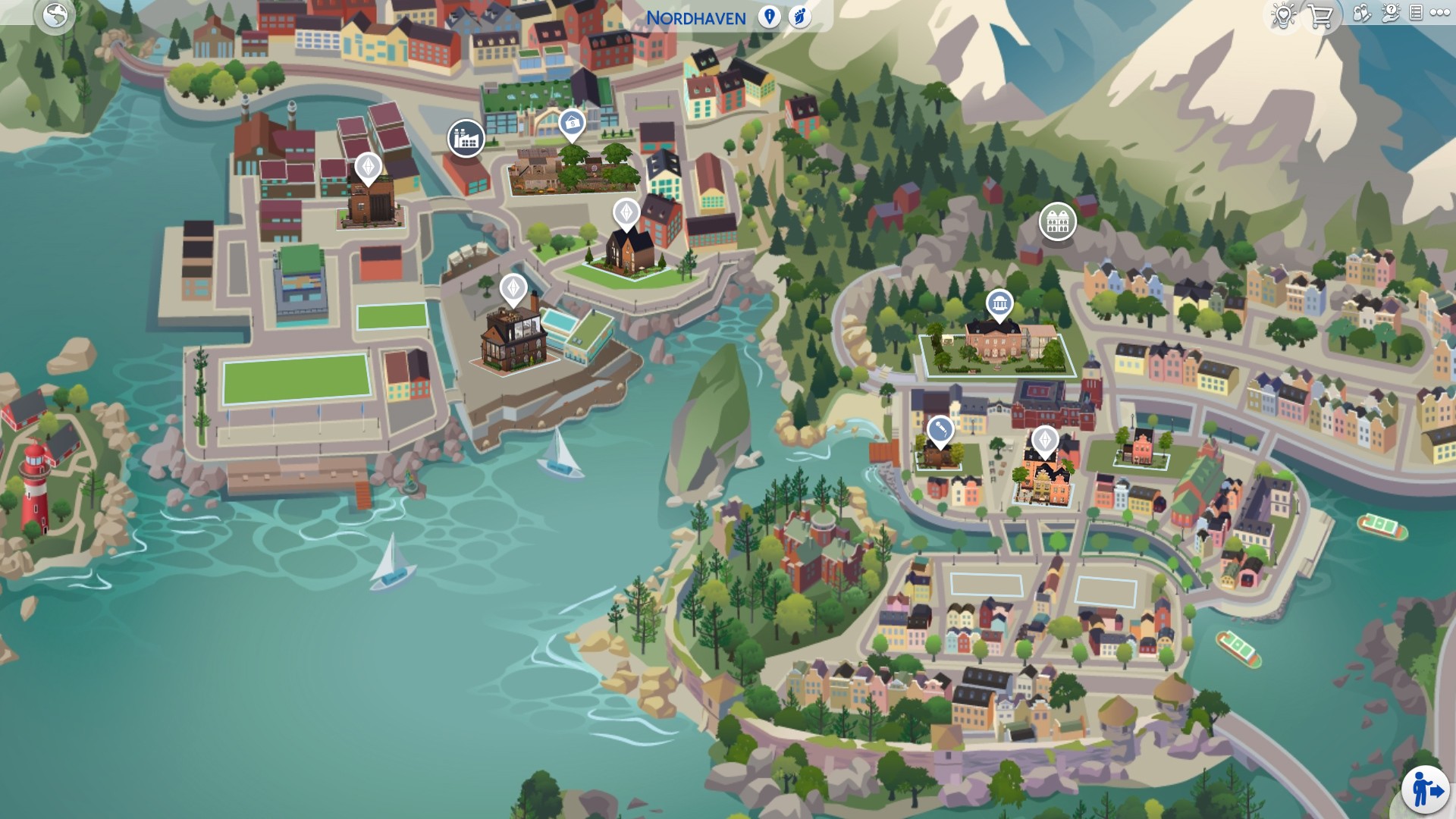Image resolution: width=1456 pixels, height=819 pixels.
Task: Open the three-dot options menu
Action: pos(1439,14)
